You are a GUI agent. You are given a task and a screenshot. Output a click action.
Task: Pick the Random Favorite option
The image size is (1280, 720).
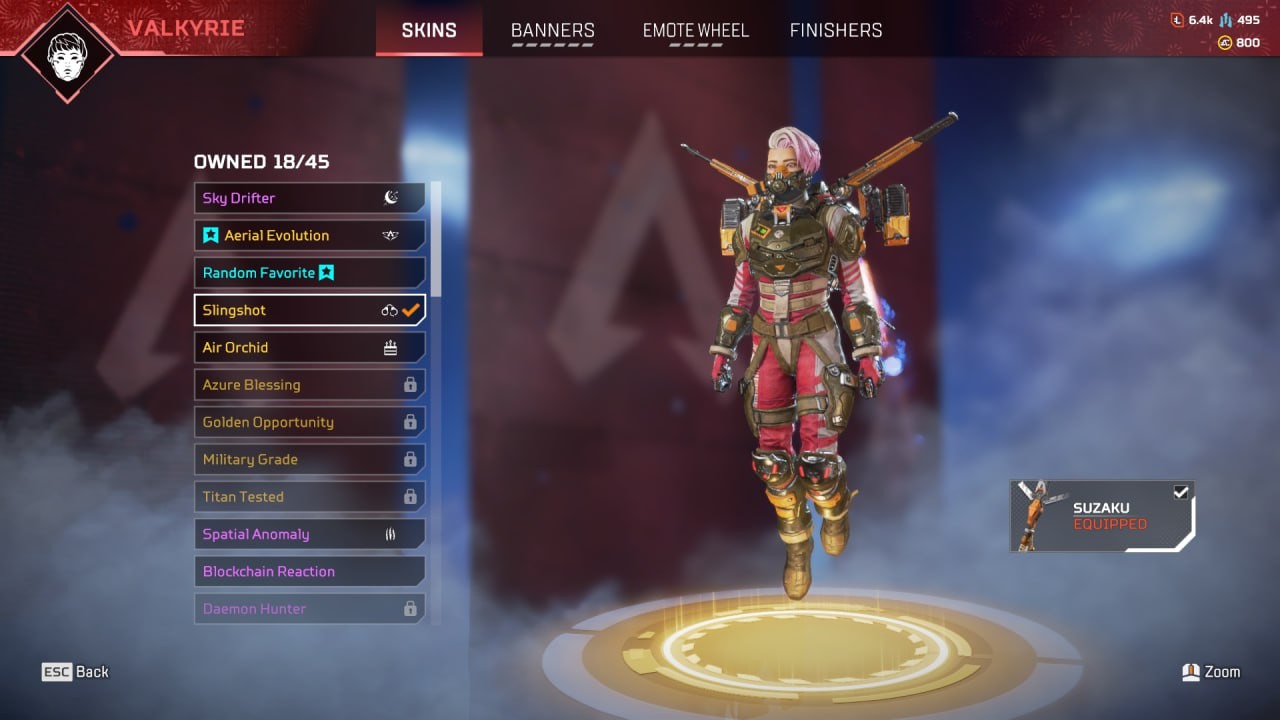(309, 273)
